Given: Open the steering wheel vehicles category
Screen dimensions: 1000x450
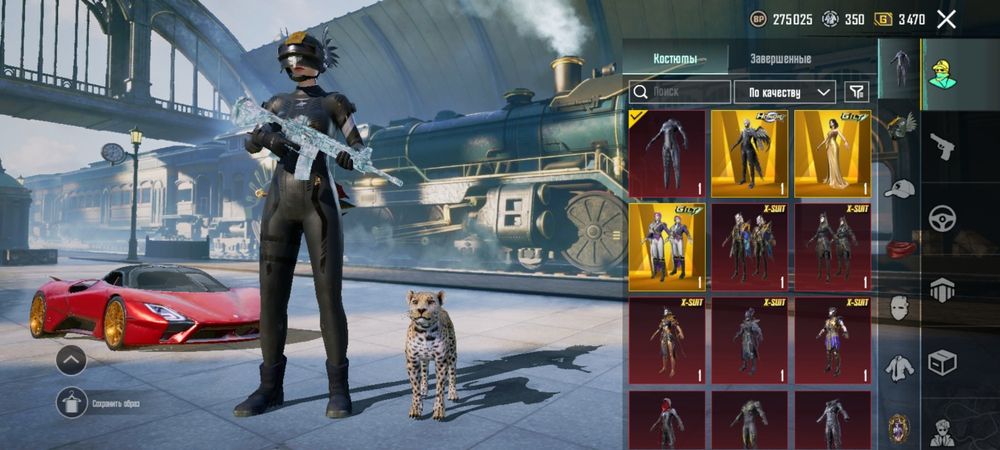Looking at the screenshot, I should pos(942,218).
